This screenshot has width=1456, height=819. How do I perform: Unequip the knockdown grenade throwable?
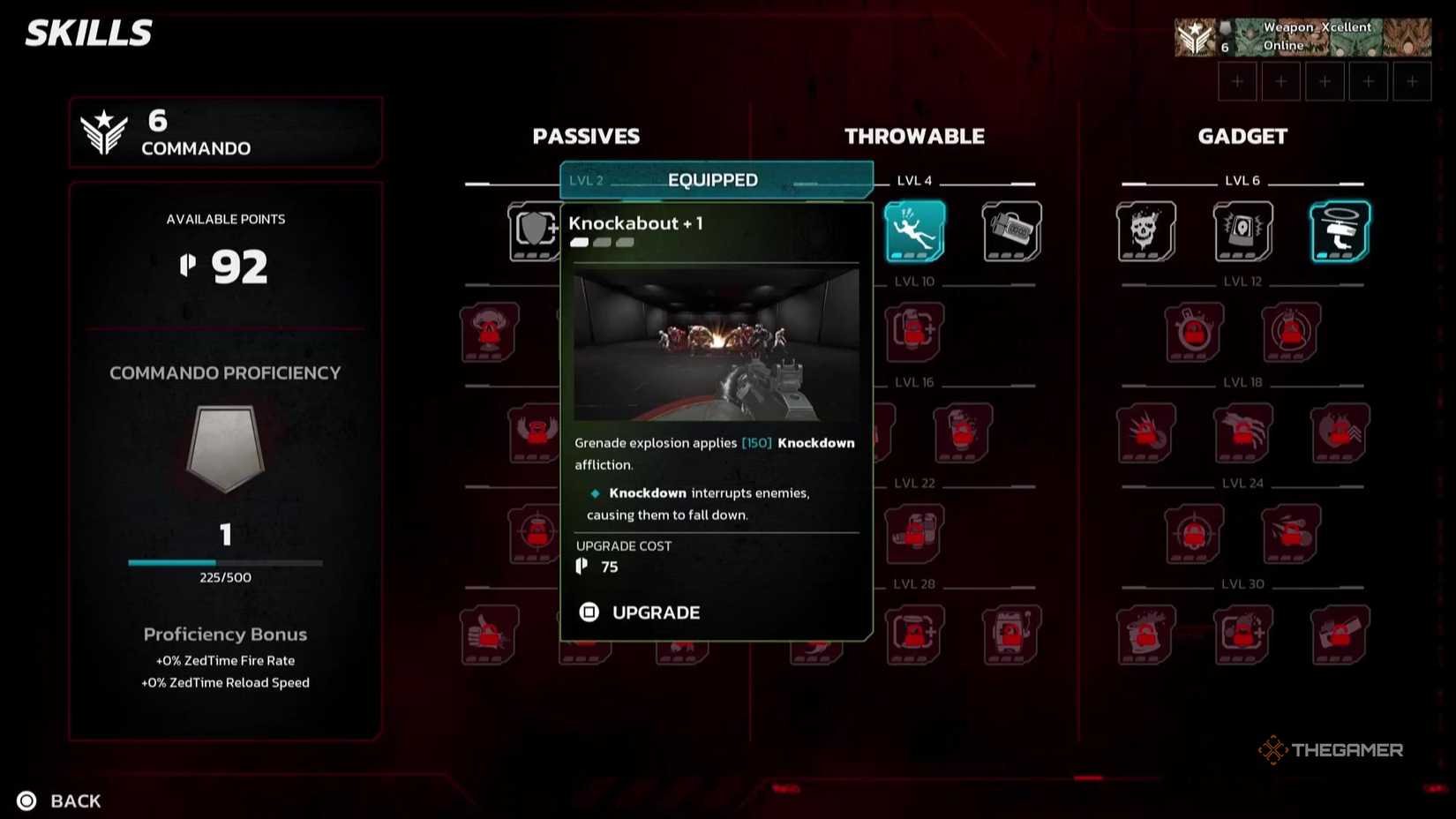(914, 232)
